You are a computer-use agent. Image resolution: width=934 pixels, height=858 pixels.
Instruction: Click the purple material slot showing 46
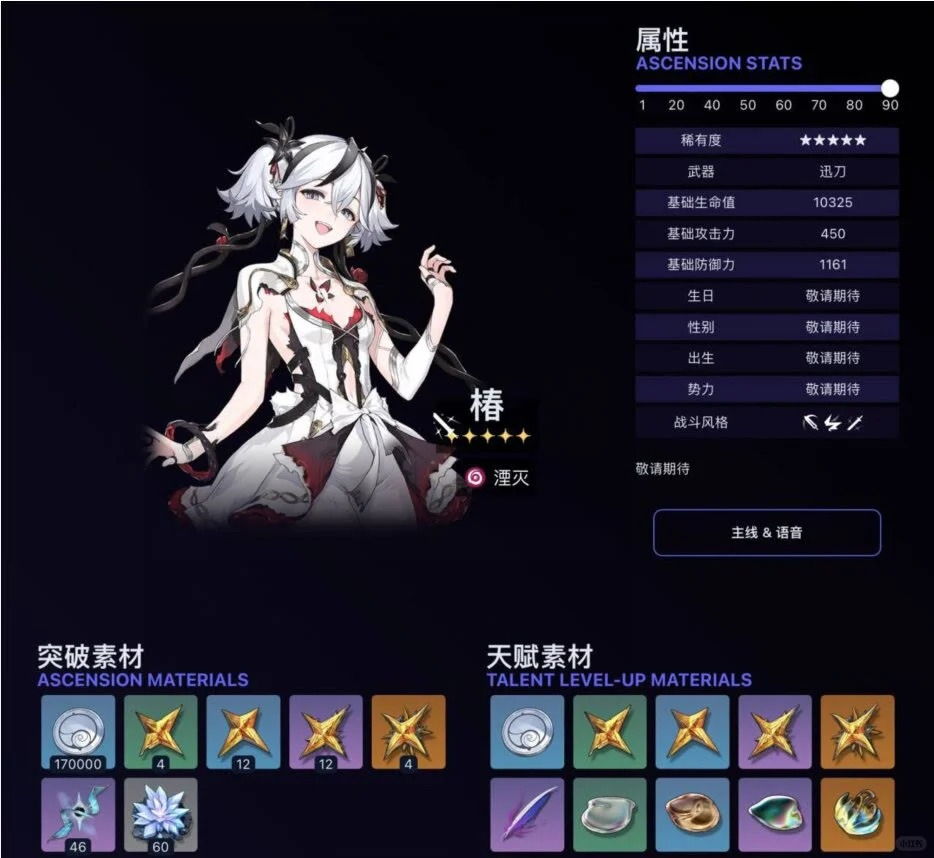78,814
